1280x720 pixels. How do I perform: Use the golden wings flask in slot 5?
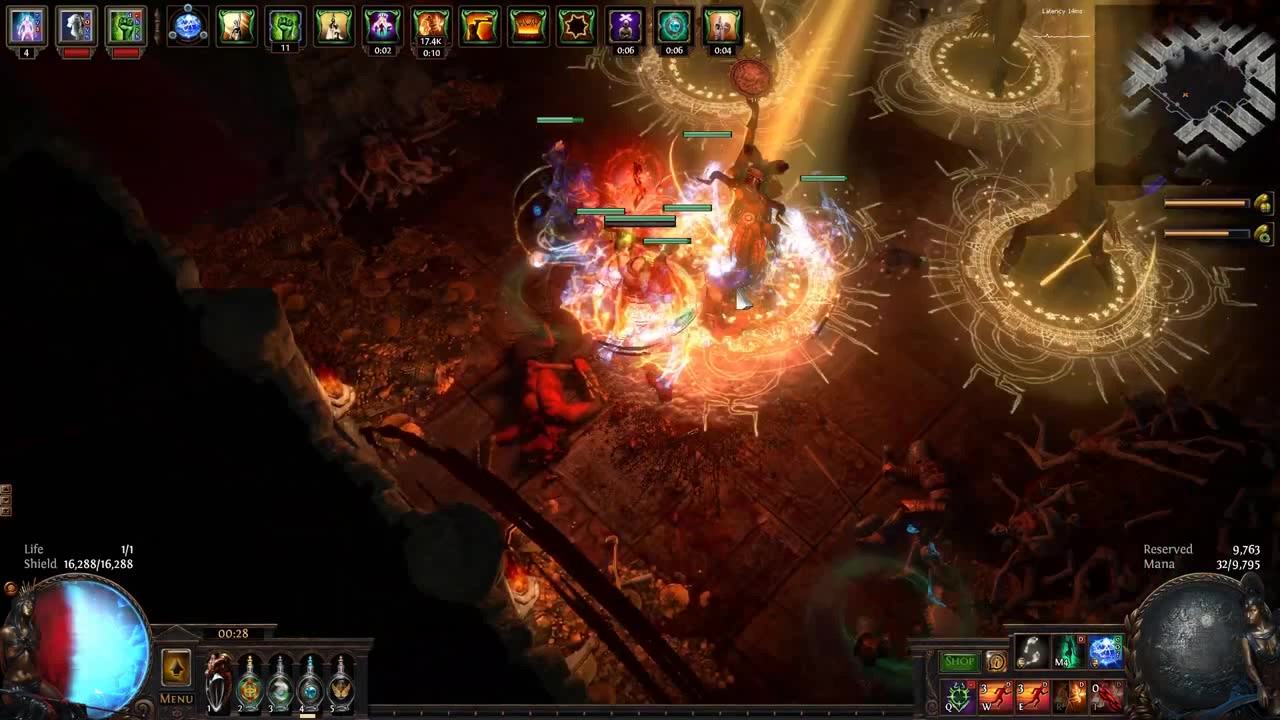[342, 682]
